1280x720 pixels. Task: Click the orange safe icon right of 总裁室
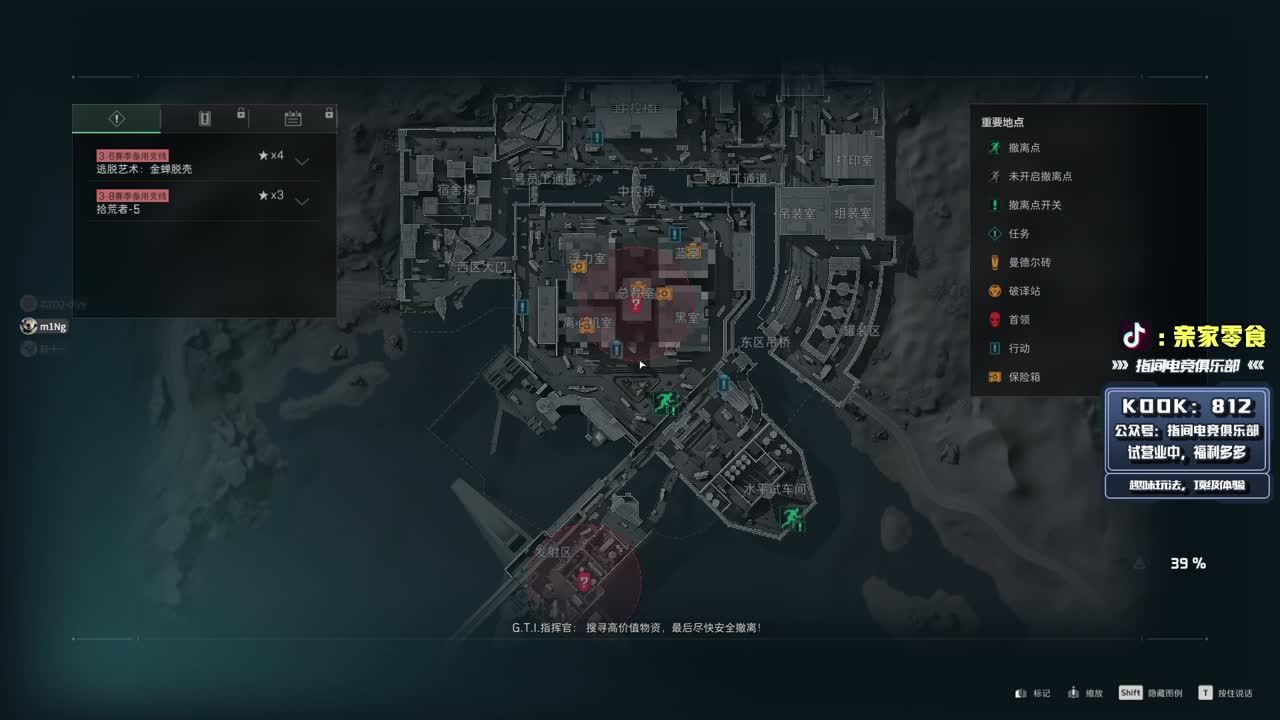[x=663, y=293]
